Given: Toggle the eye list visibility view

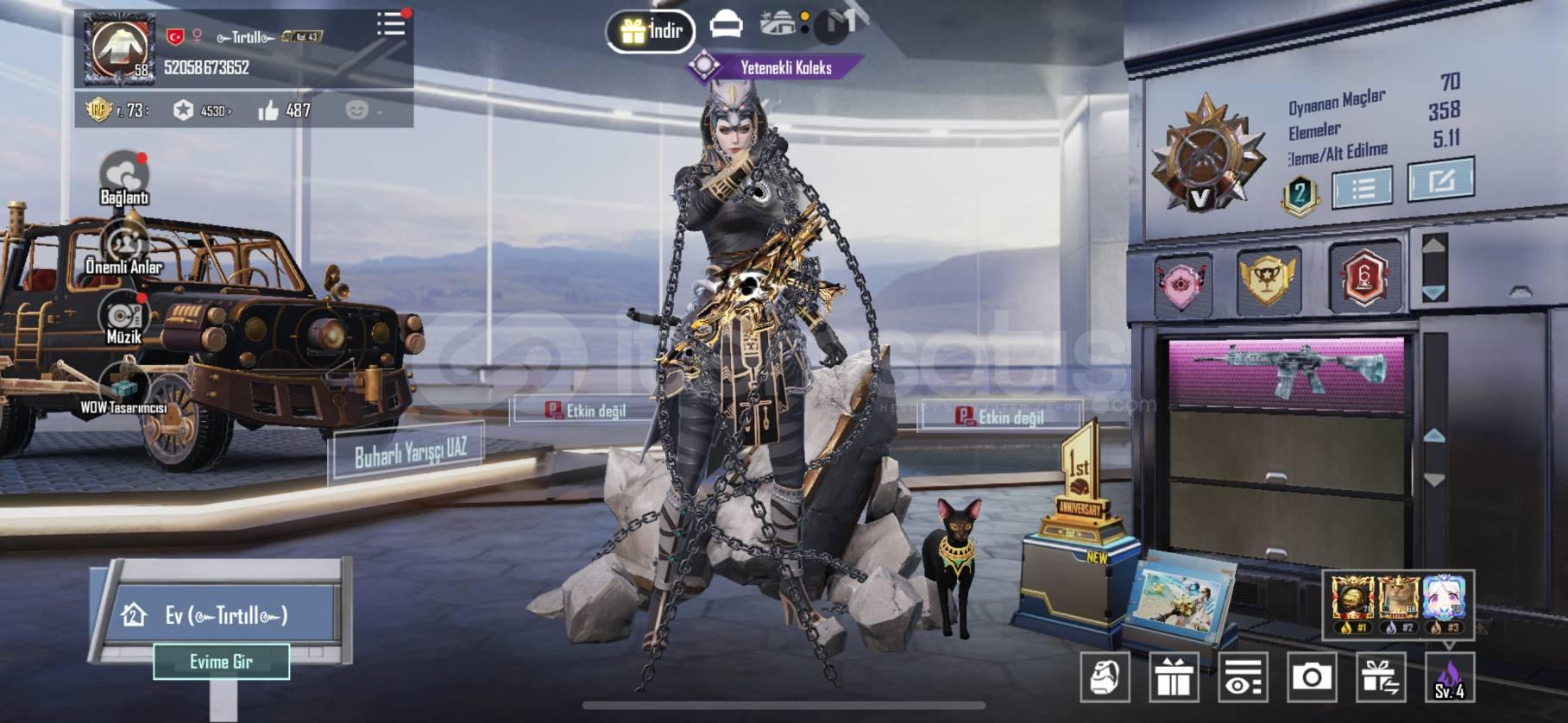Looking at the screenshot, I should (1243, 676).
